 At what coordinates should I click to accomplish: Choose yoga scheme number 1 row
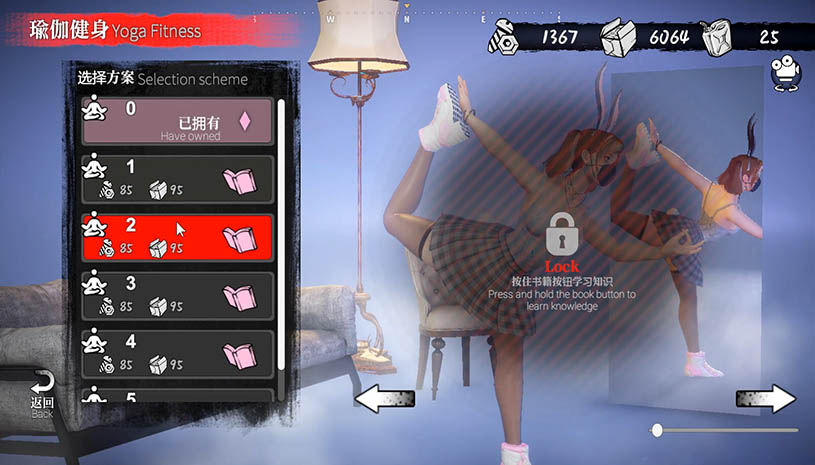(150, 179)
